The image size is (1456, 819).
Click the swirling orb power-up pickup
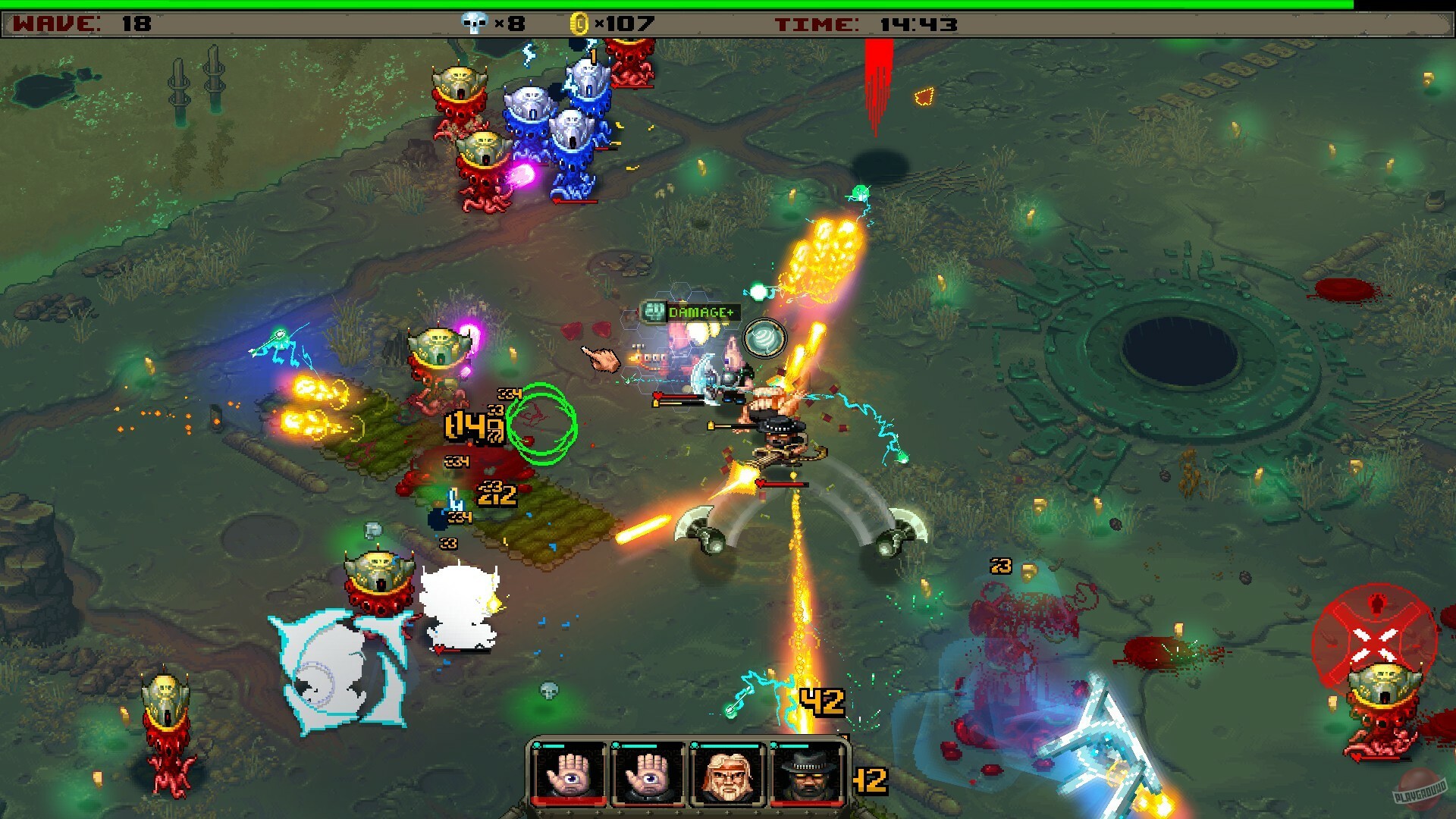pyautogui.click(x=766, y=337)
